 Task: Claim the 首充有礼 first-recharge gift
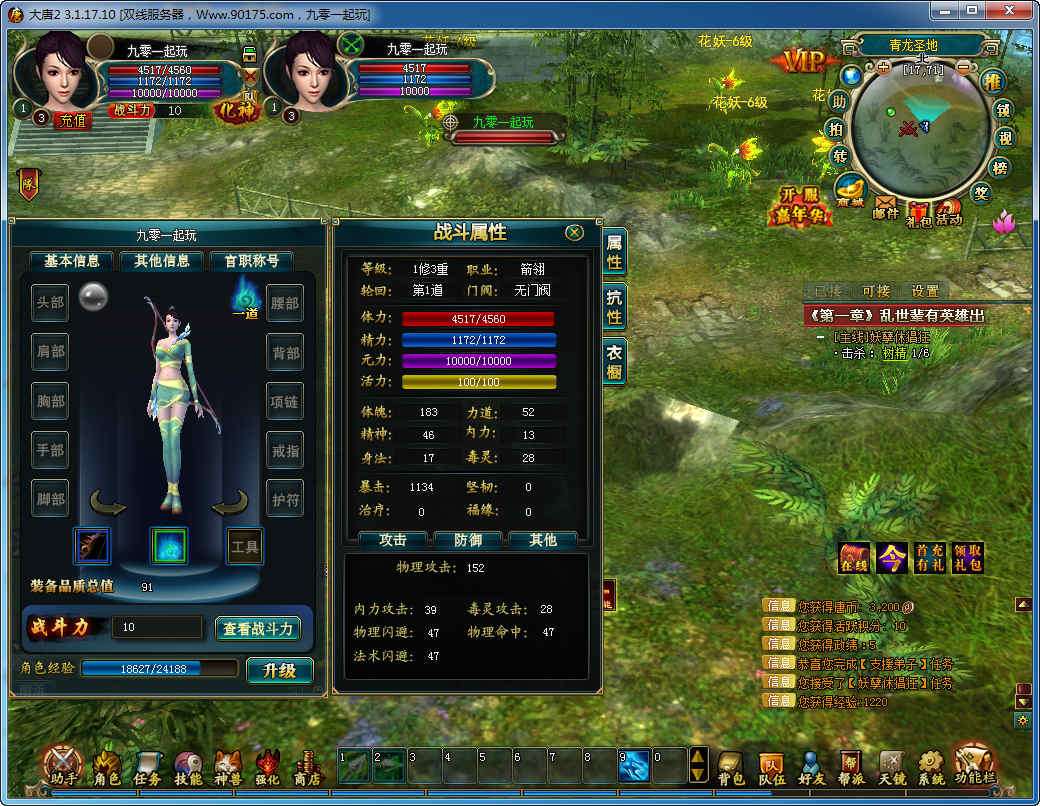pos(929,557)
